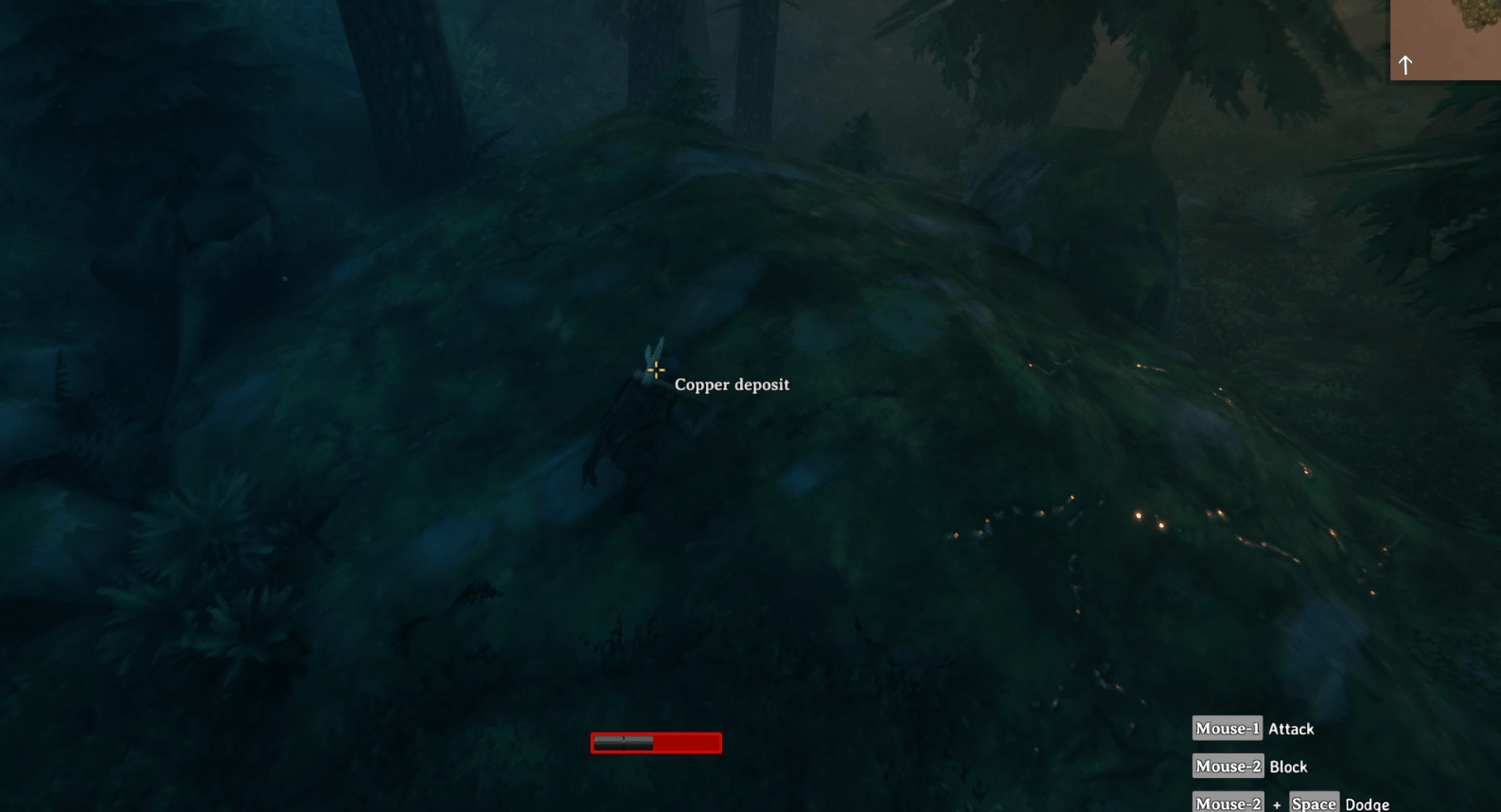Open the Copper deposit tooltip

tap(733, 384)
